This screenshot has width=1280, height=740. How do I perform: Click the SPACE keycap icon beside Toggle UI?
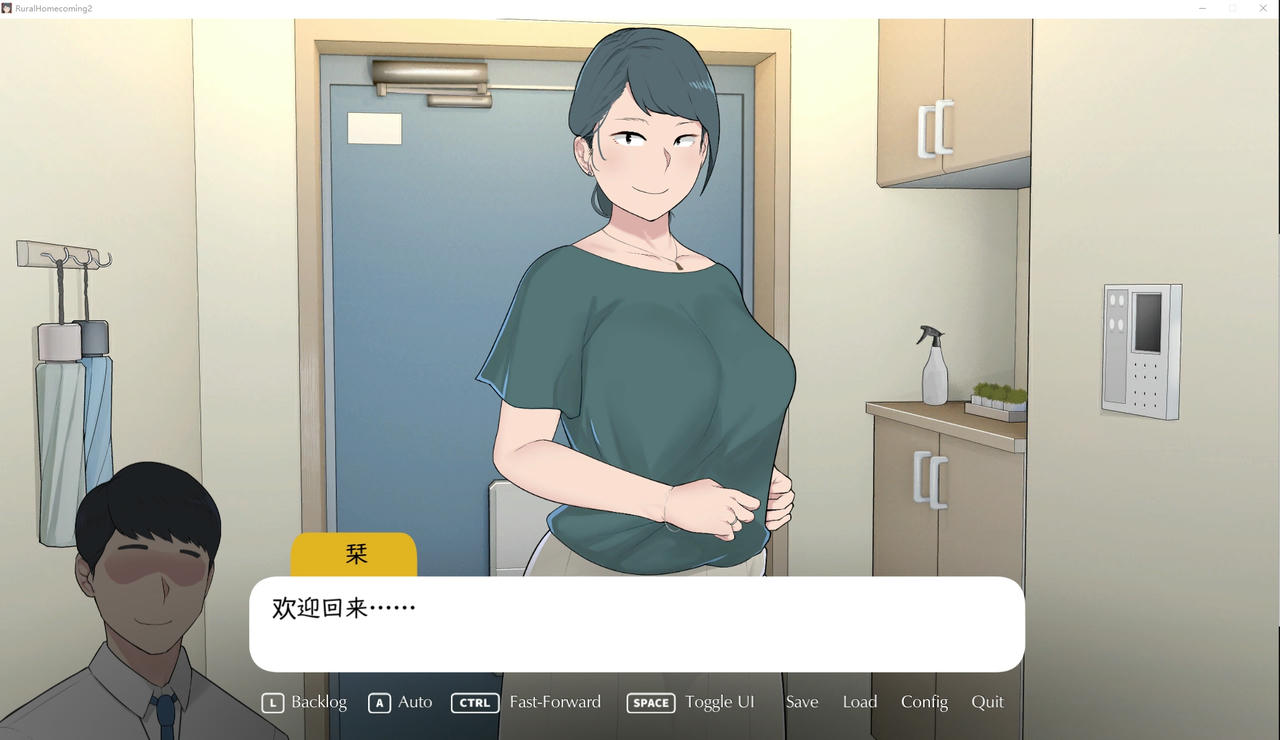tap(650, 703)
